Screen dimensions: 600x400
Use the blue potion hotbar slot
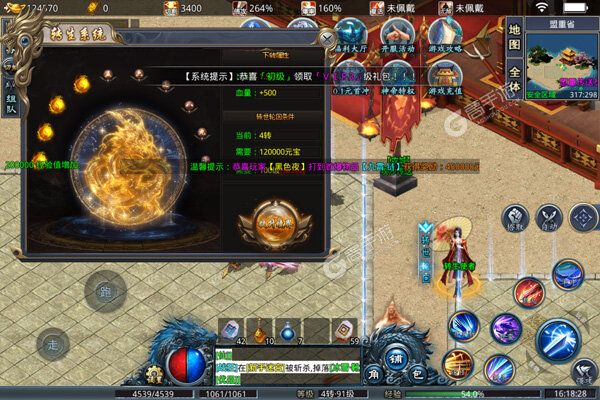pyautogui.click(x=288, y=331)
